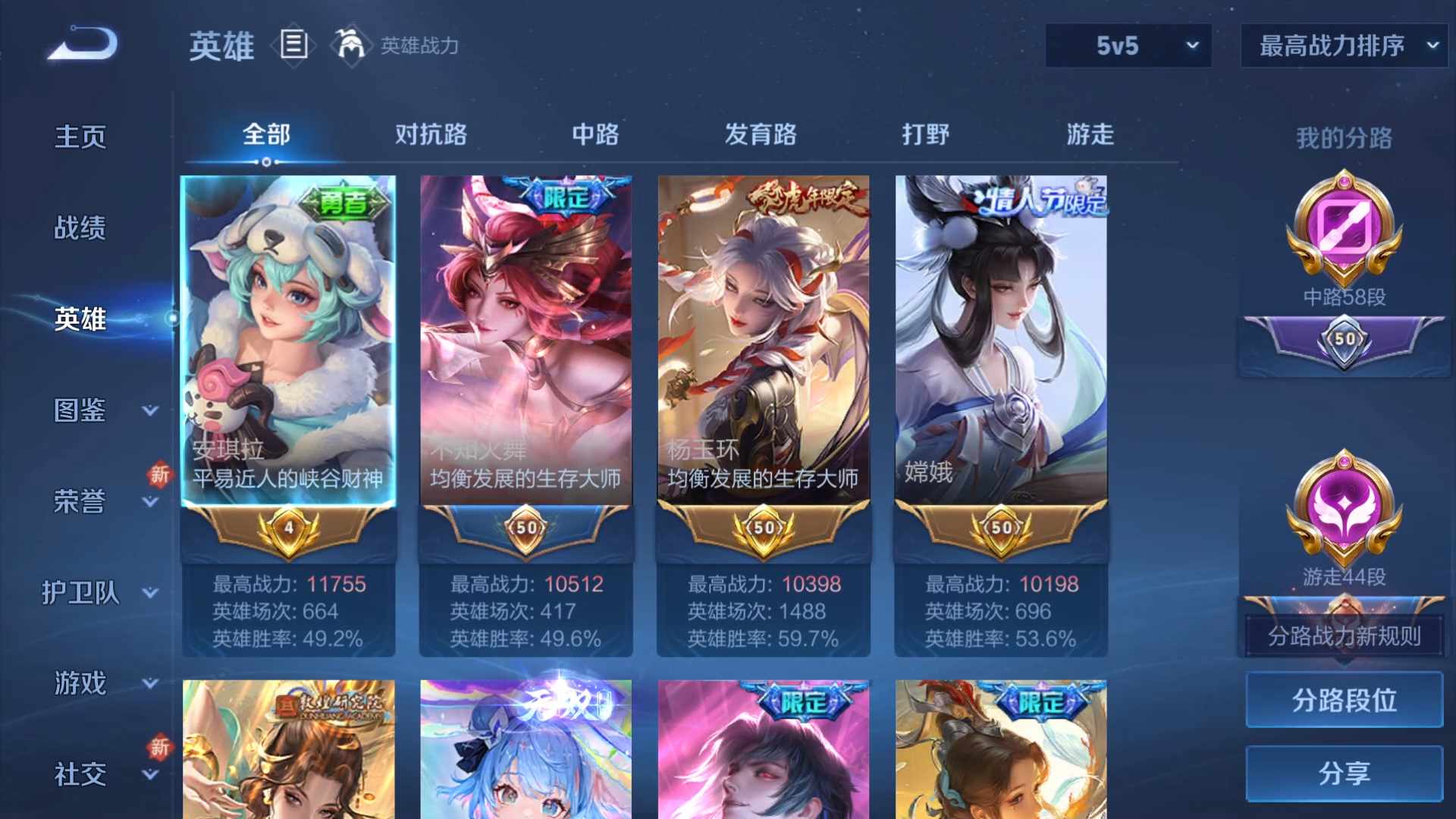Expand the 图鉴 sidebar section

tap(80, 409)
